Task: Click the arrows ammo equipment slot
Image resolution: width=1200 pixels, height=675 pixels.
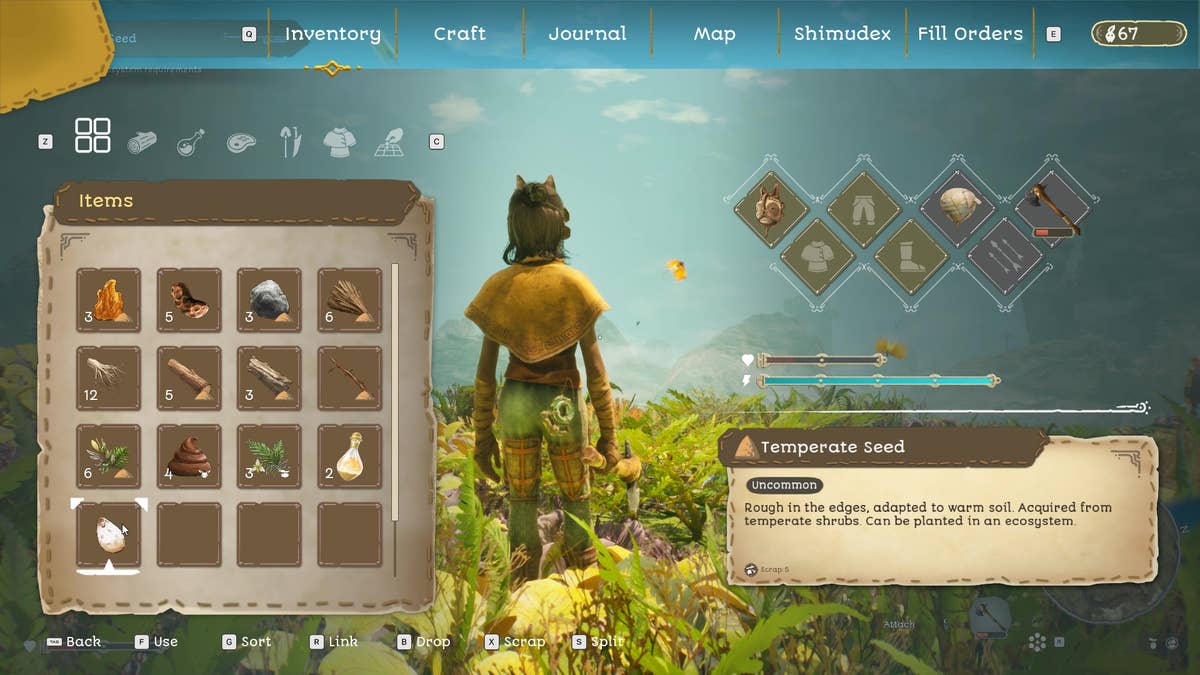Action: coord(1005,257)
